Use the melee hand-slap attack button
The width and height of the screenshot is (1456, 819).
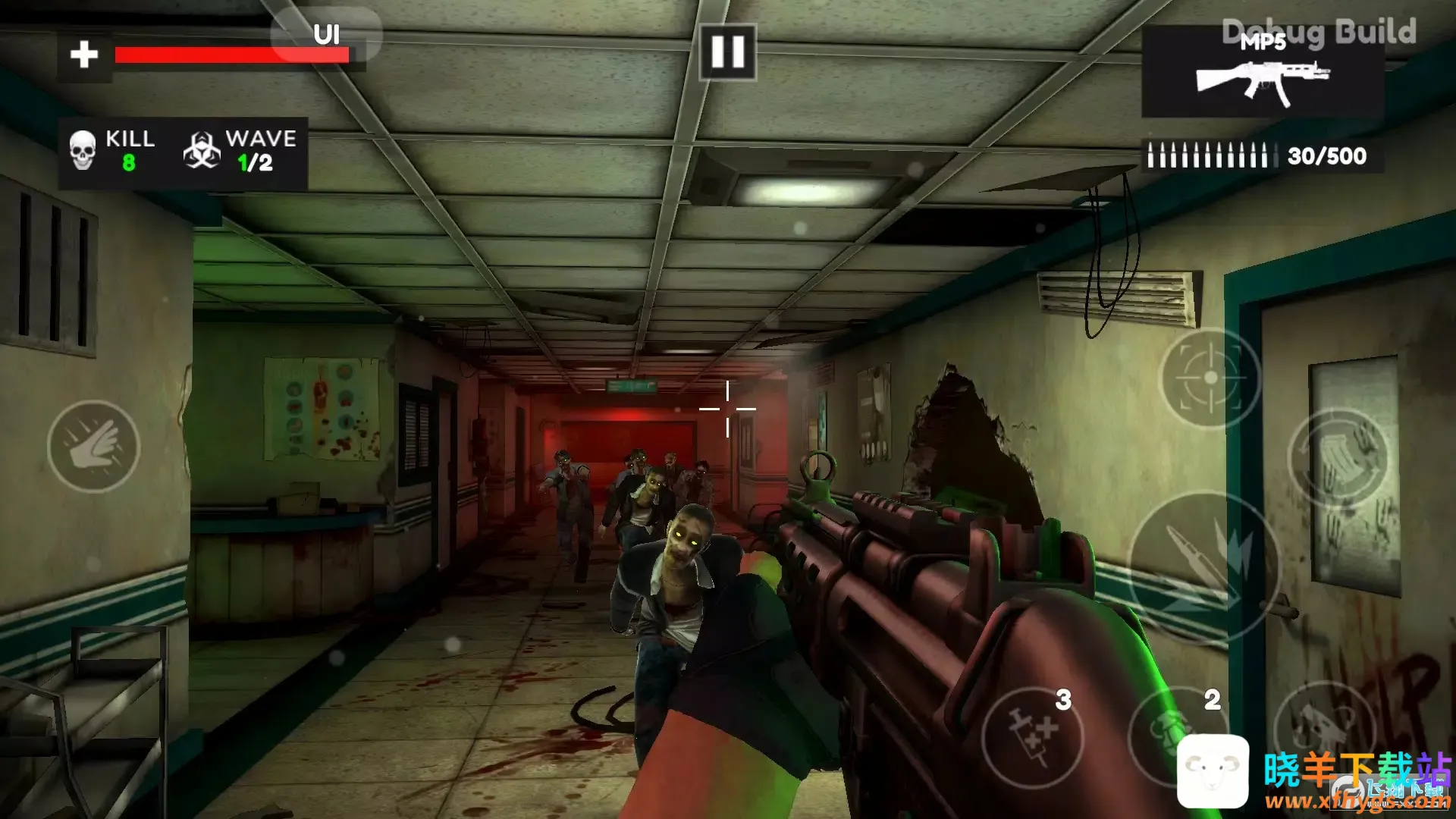pyautogui.click(x=93, y=447)
